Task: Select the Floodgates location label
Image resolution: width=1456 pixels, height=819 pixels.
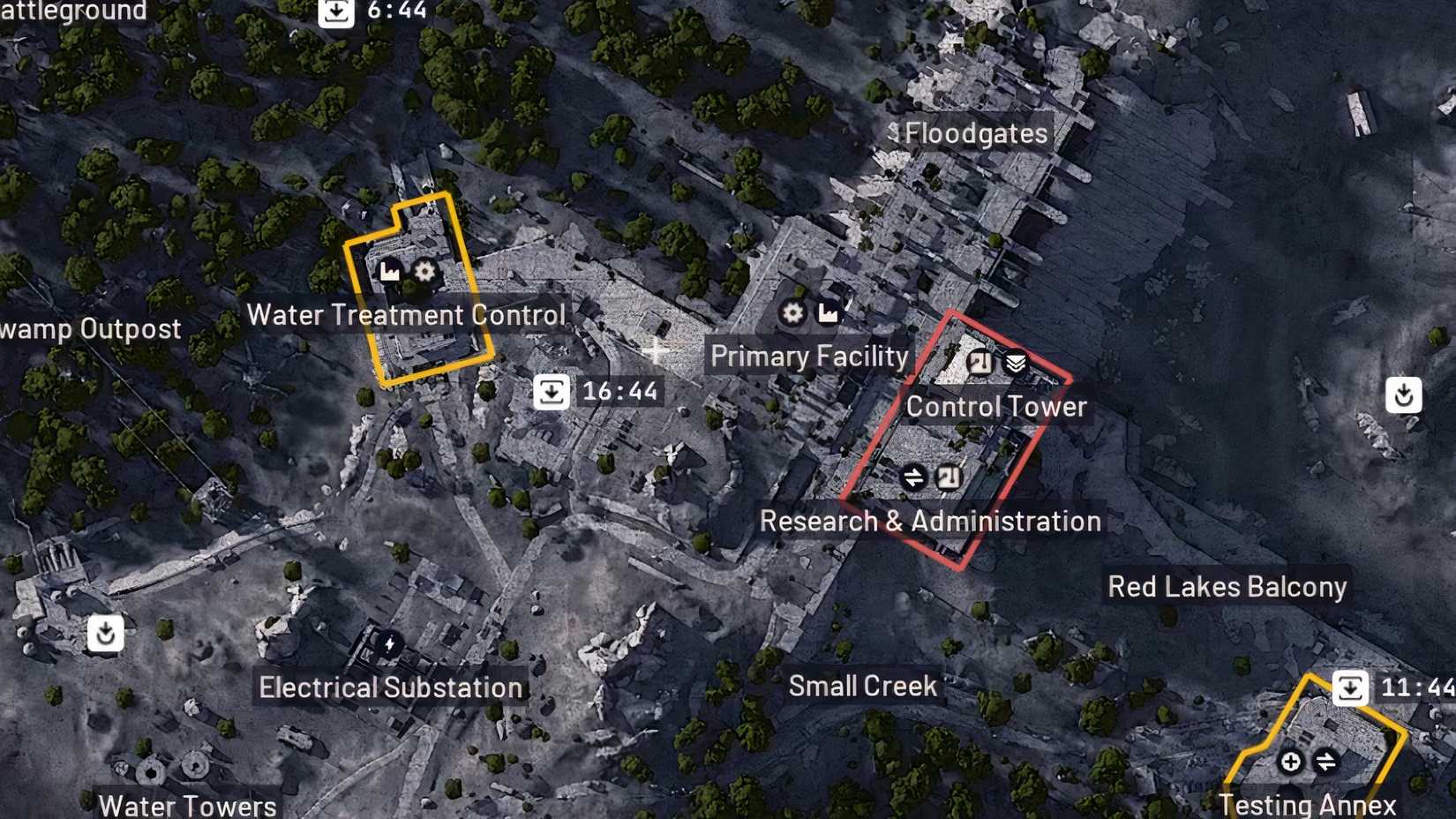Action: click(974, 133)
